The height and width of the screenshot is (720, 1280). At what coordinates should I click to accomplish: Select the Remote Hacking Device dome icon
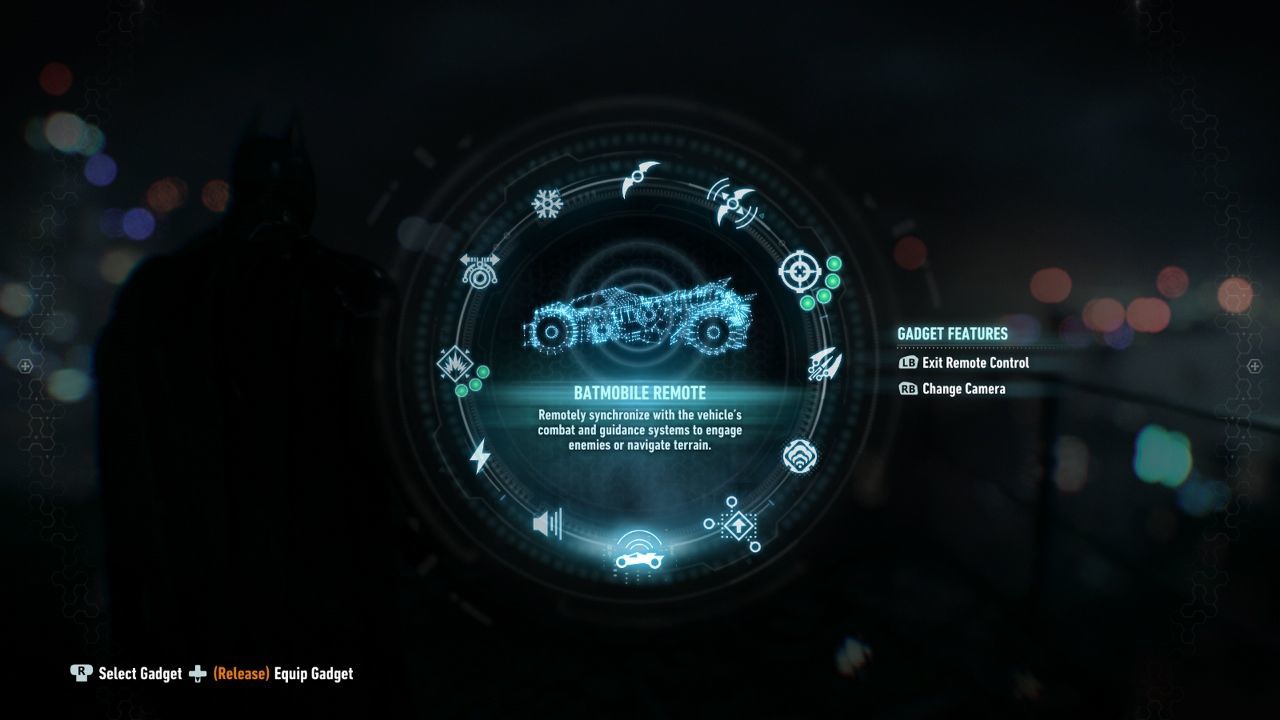pyautogui.click(x=800, y=455)
